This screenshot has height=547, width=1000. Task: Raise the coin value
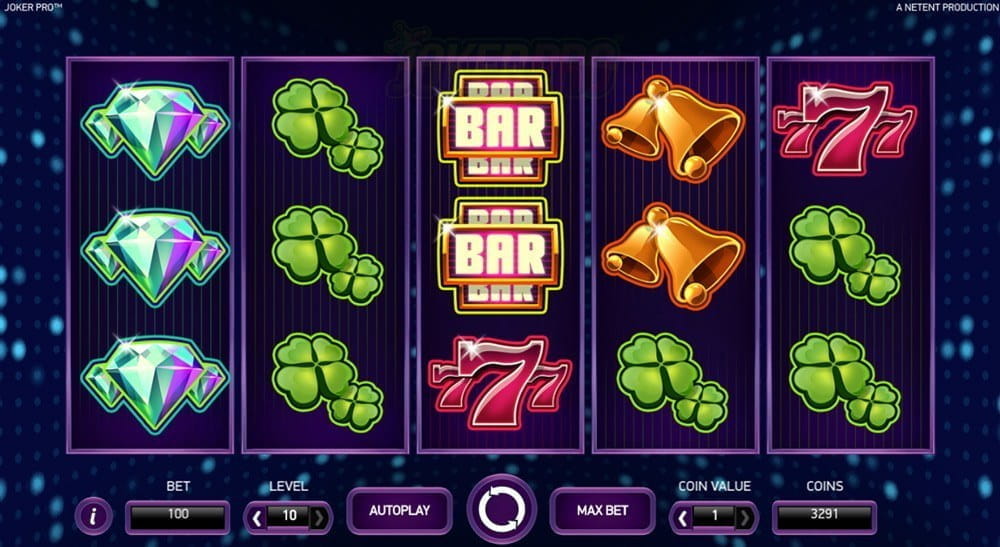(745, 518)
